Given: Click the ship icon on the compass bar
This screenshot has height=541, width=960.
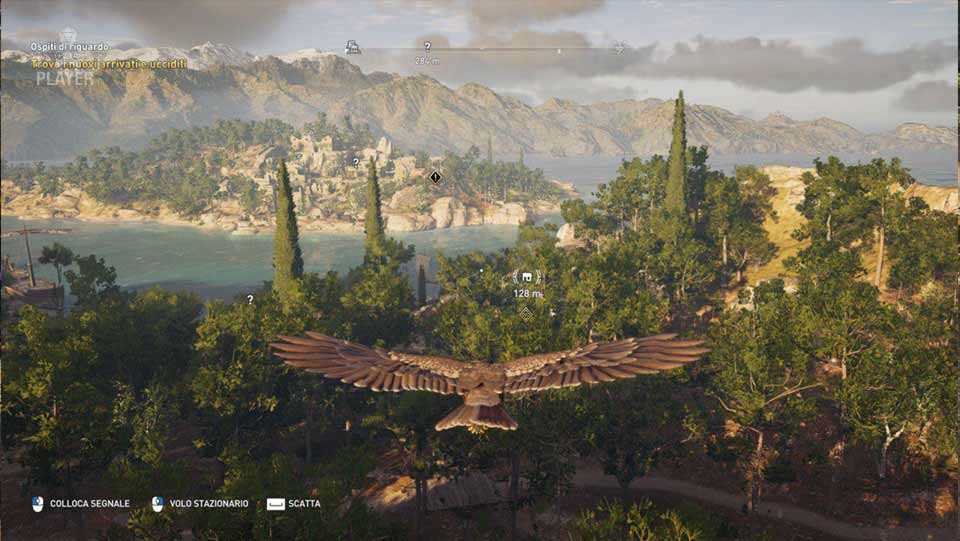Looking at the screenshot, I should tap(352, 47).
